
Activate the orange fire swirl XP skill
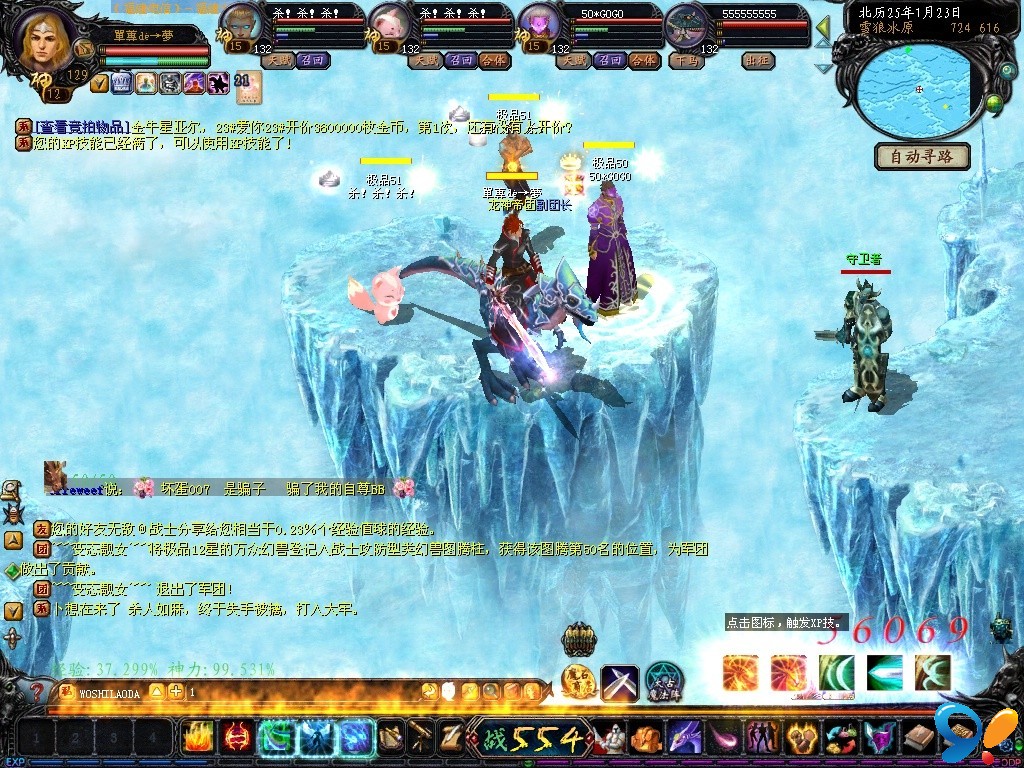740,672
